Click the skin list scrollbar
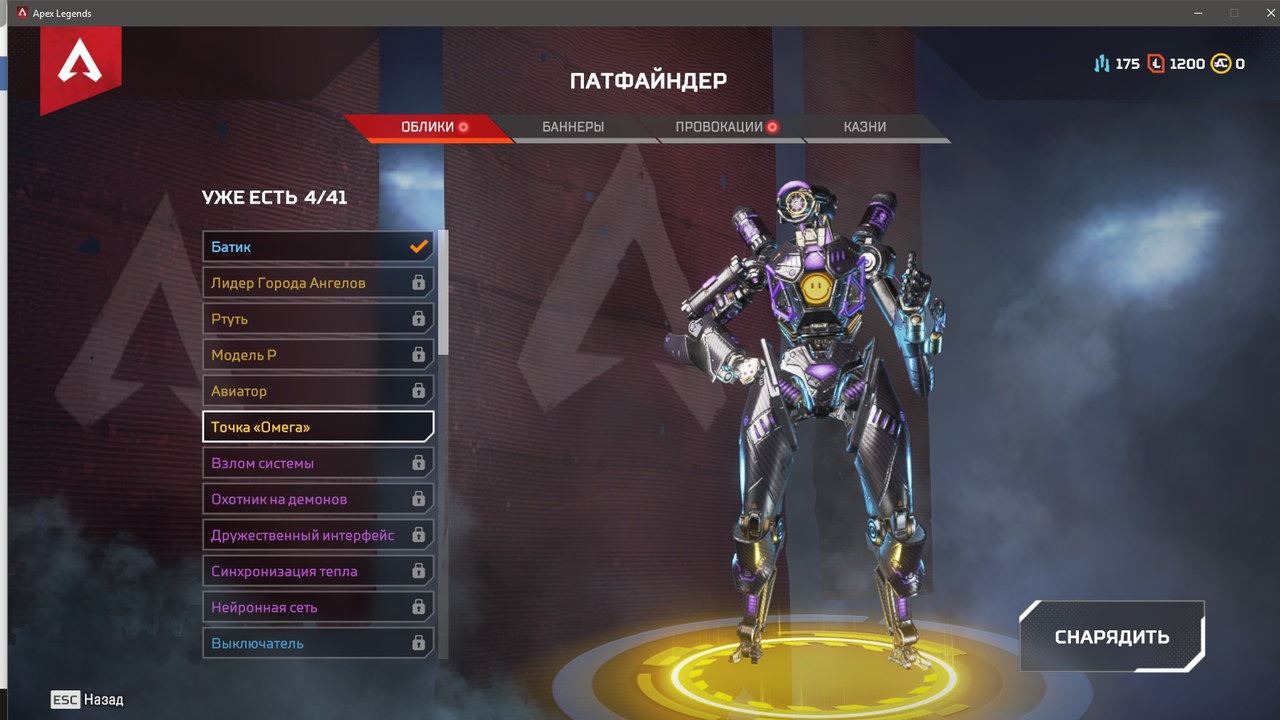The image size is (1280, 720). pyautogui.click(x=443, y=292)
